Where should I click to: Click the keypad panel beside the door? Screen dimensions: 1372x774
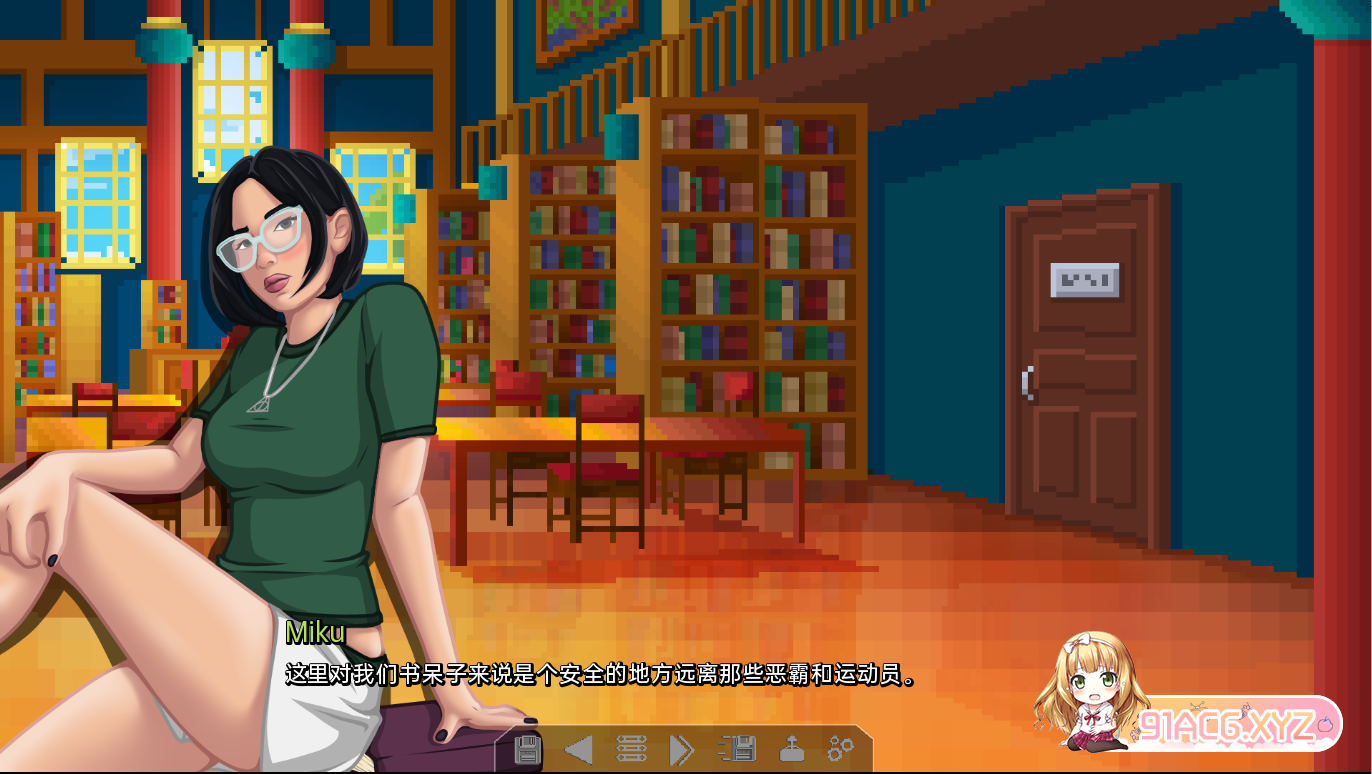[1086, 280]
